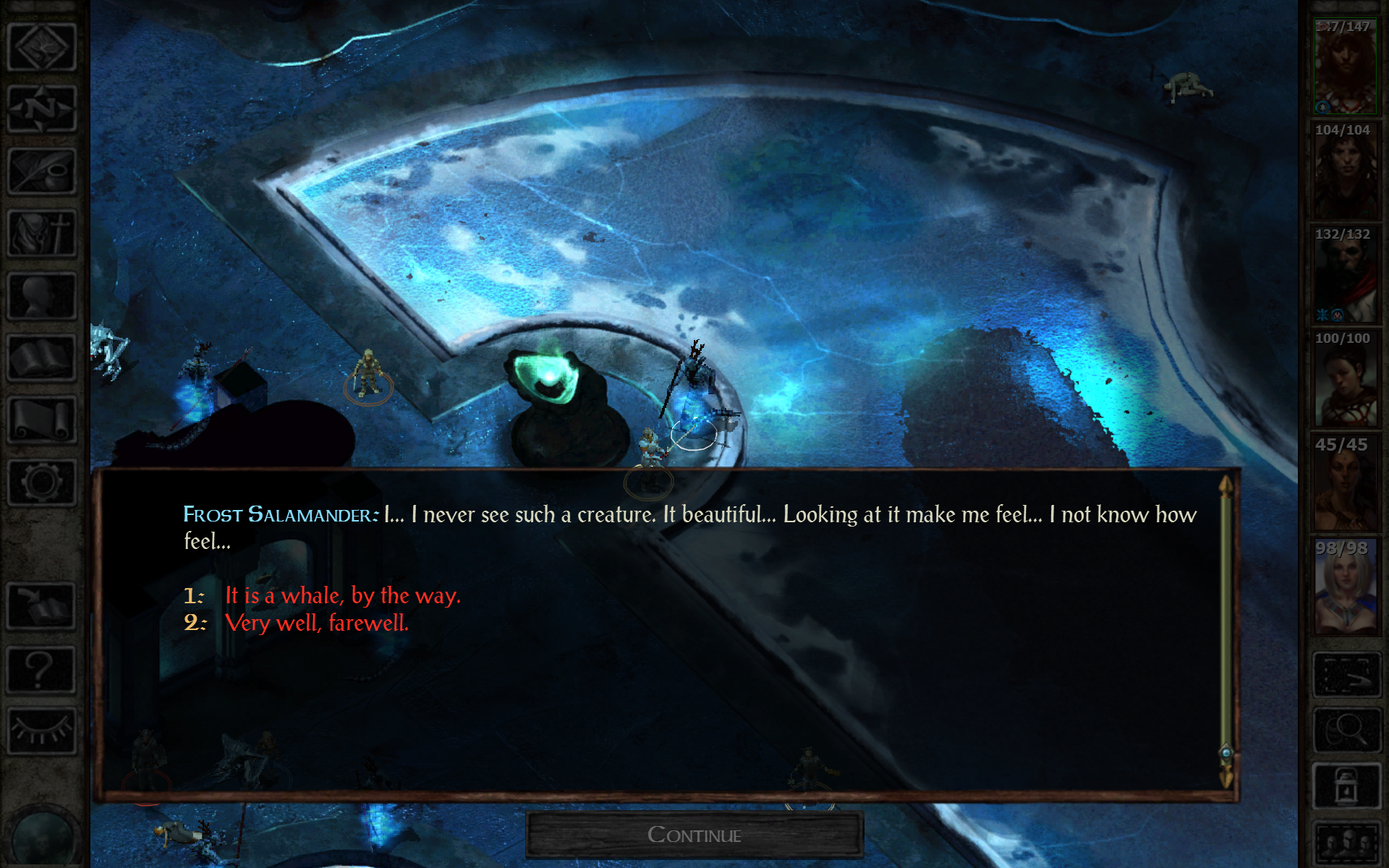Toggle quick loot mode
Viewport: 1389px width, 868px height.
[1347, 675]
